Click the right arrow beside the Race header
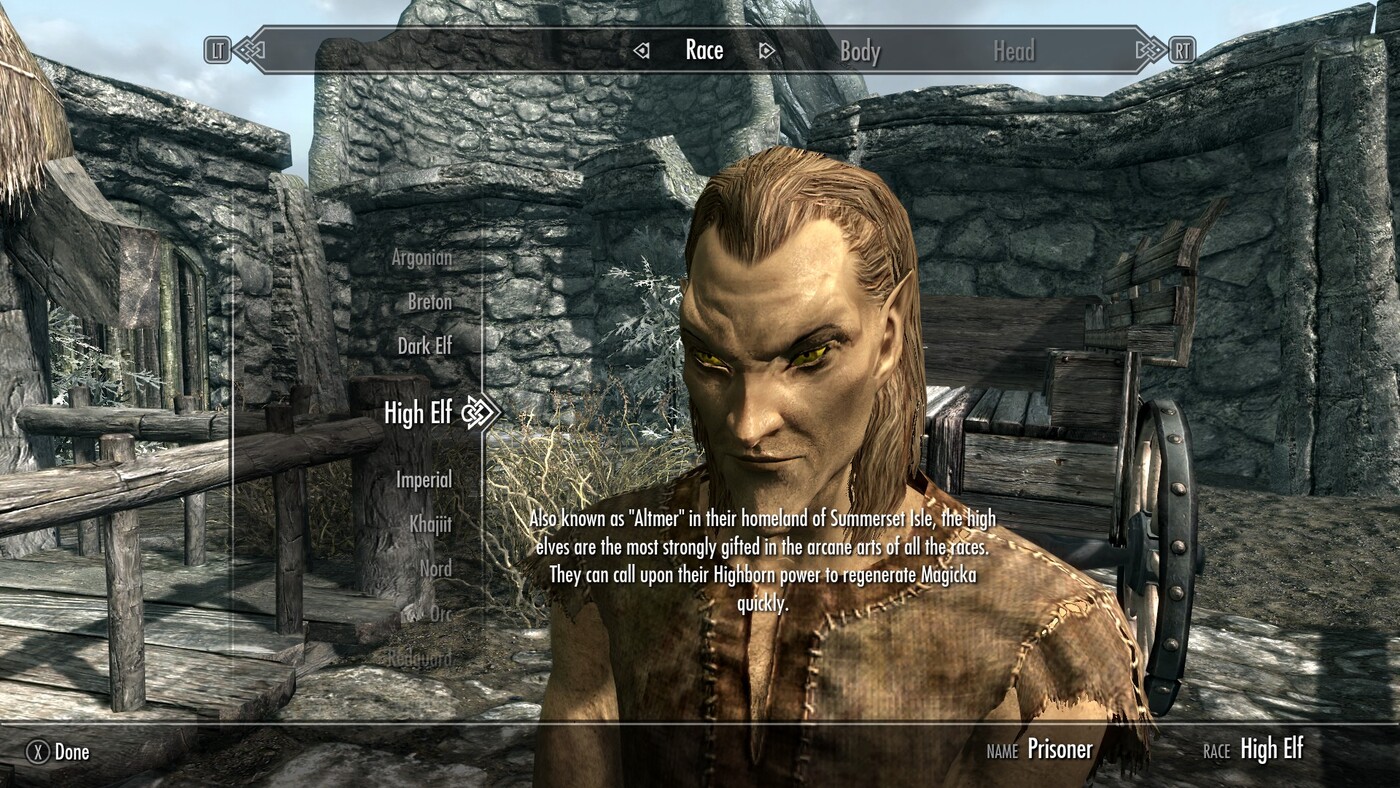This screenshot has width=1400, height=788. 766,49
